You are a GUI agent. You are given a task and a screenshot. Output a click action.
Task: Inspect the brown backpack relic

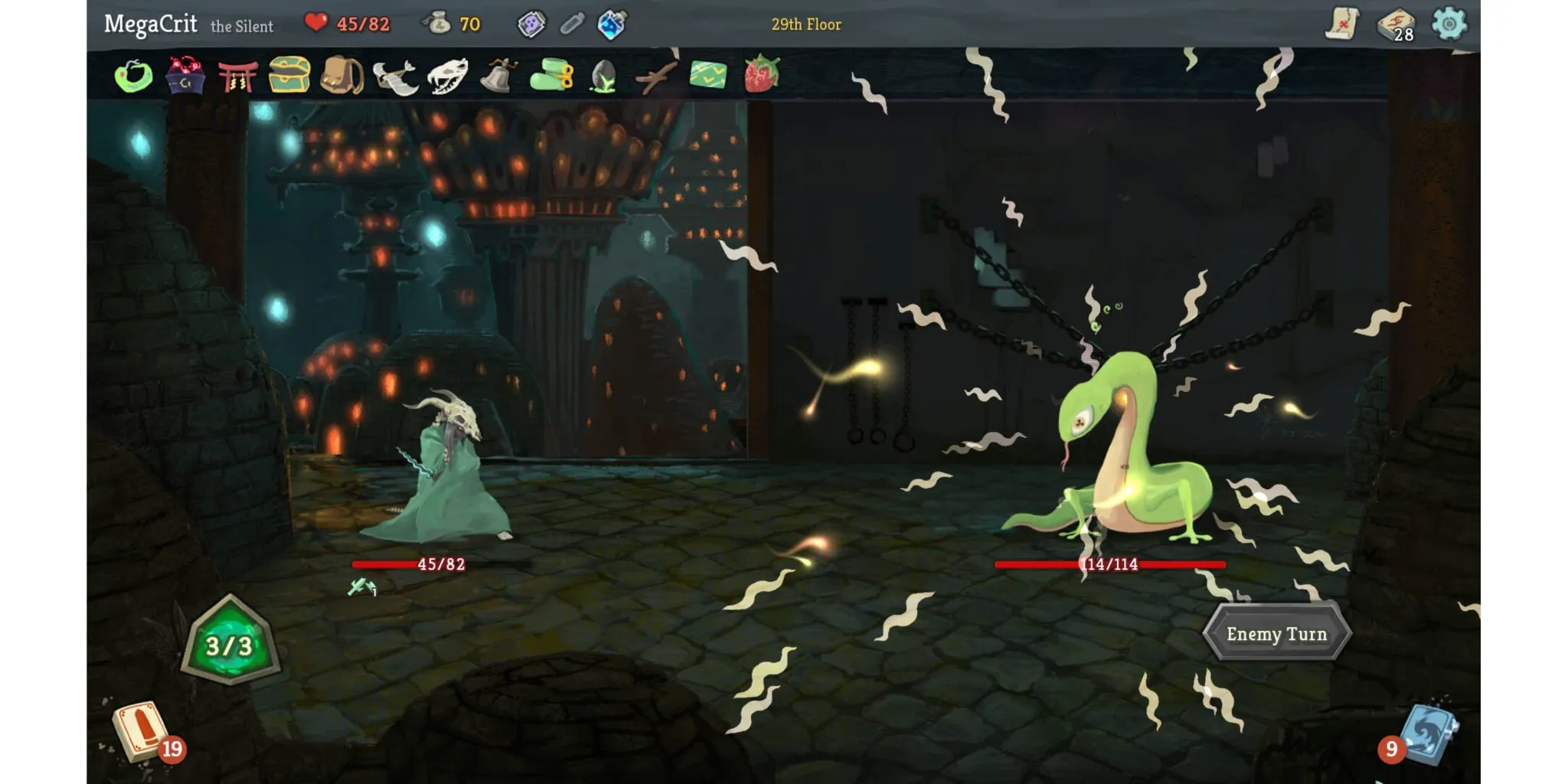point(341,75)
